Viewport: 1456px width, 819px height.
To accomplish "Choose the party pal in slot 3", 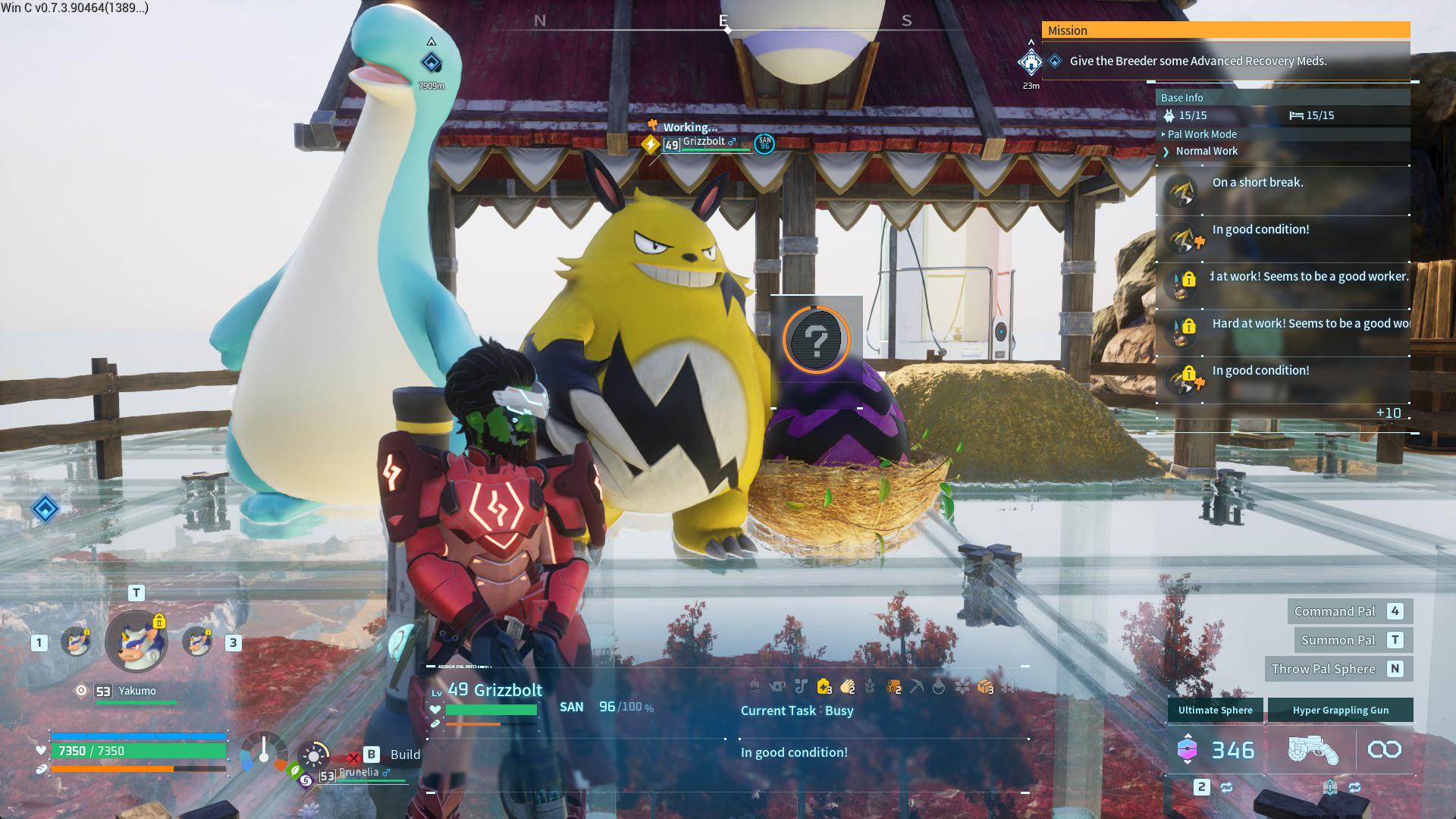I will pyautogui.click(x=198, y=642).
